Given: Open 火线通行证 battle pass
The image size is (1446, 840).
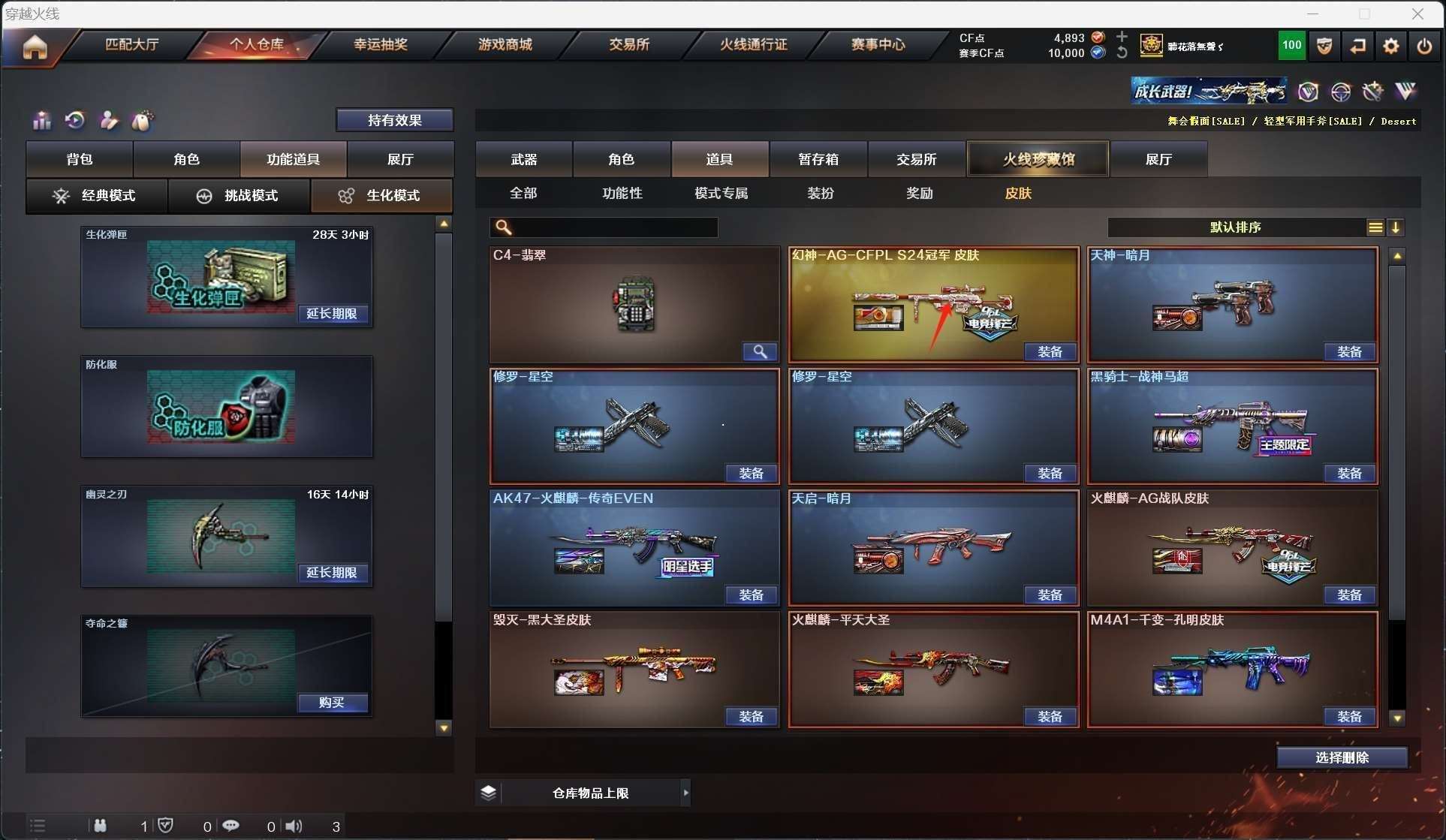Looking at the screenshot, I should (x=753, y=44).
